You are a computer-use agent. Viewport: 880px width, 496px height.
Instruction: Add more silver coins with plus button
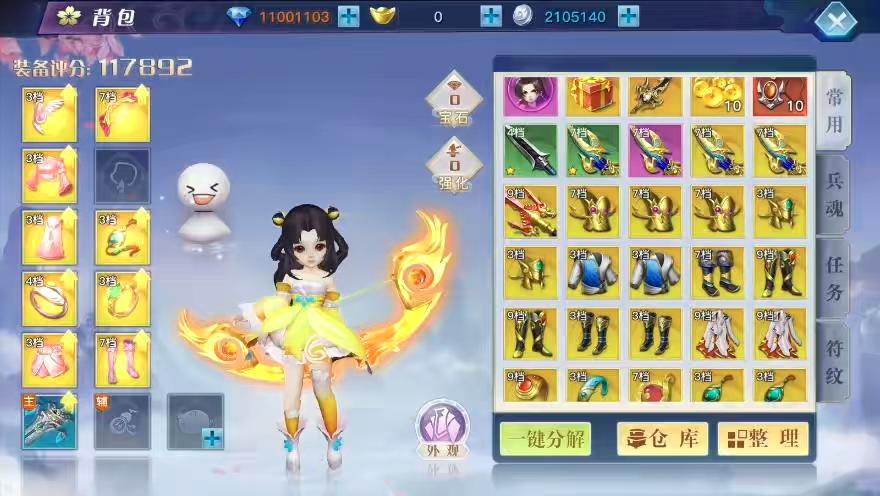click(x=628, y=16)
